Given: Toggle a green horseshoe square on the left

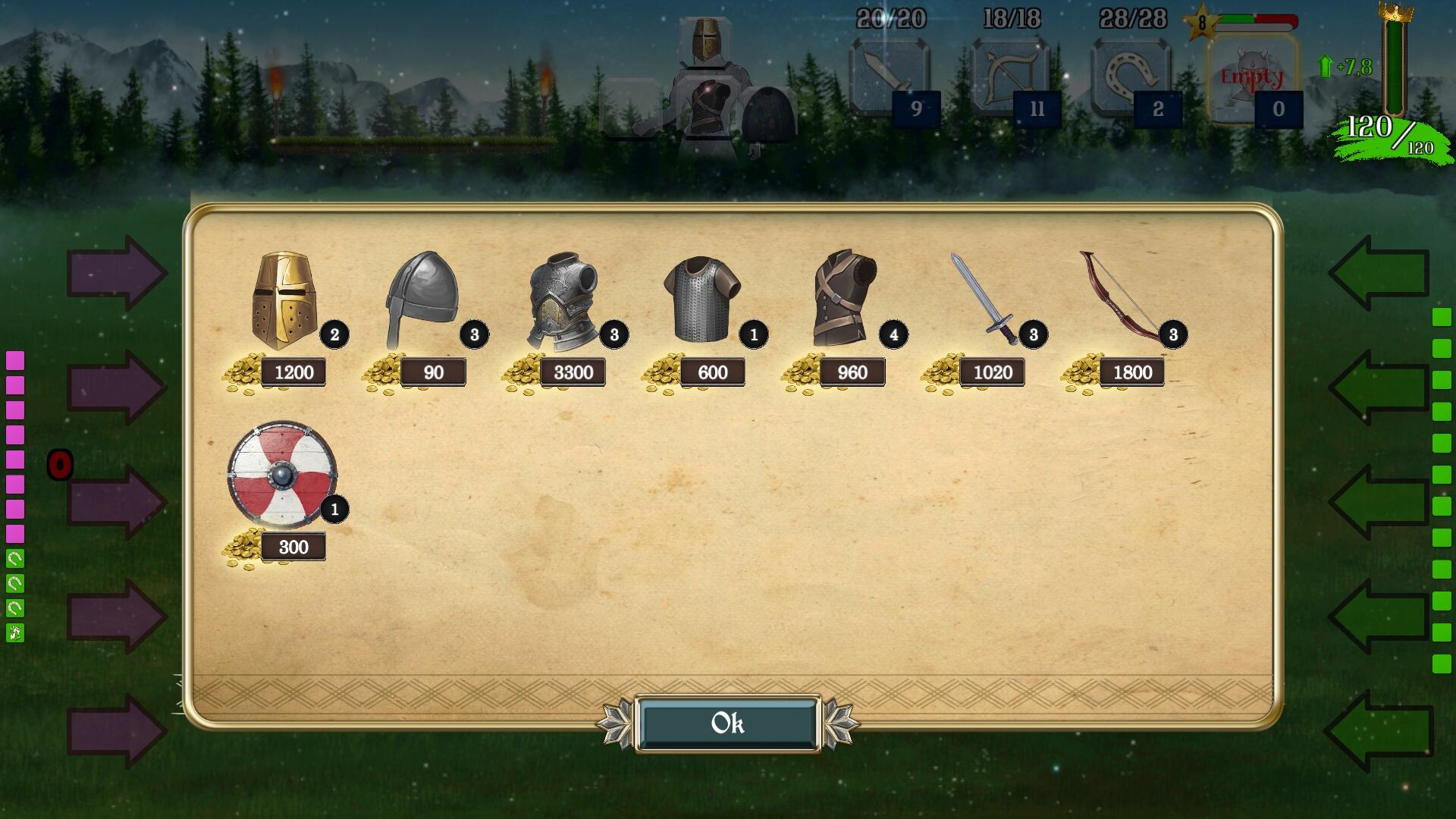Looking at the screenshot, I should [14, 559].
